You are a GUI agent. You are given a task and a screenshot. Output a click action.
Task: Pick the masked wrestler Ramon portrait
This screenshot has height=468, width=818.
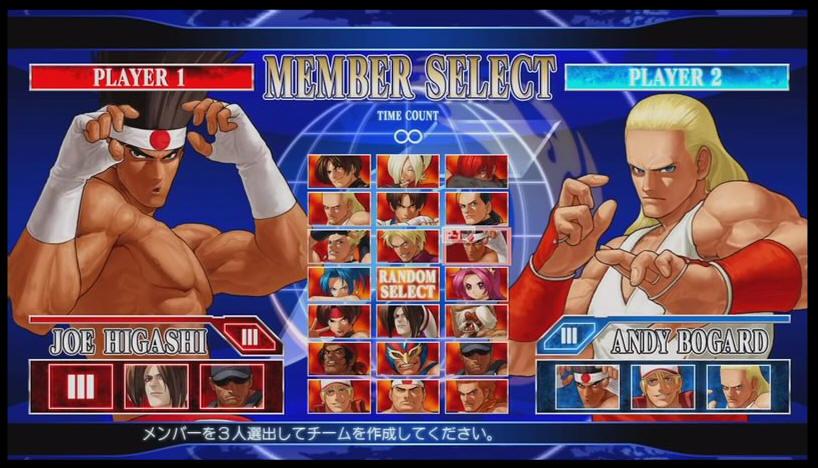pyautogui.click(x=406, y=358)
